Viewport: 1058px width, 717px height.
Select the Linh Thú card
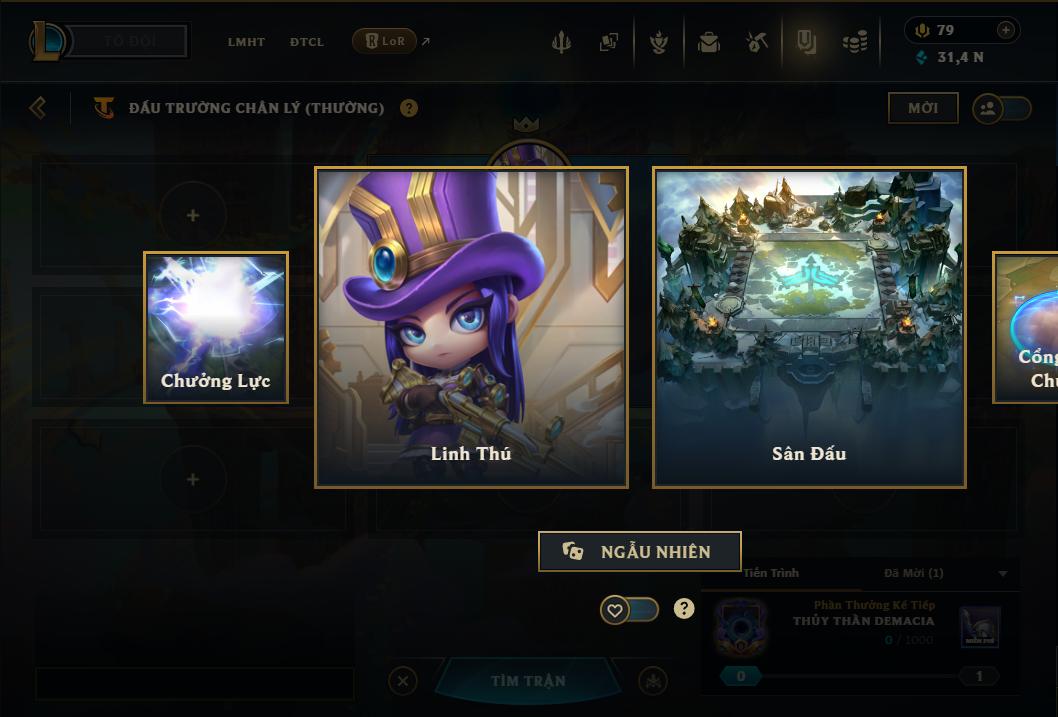471,327
